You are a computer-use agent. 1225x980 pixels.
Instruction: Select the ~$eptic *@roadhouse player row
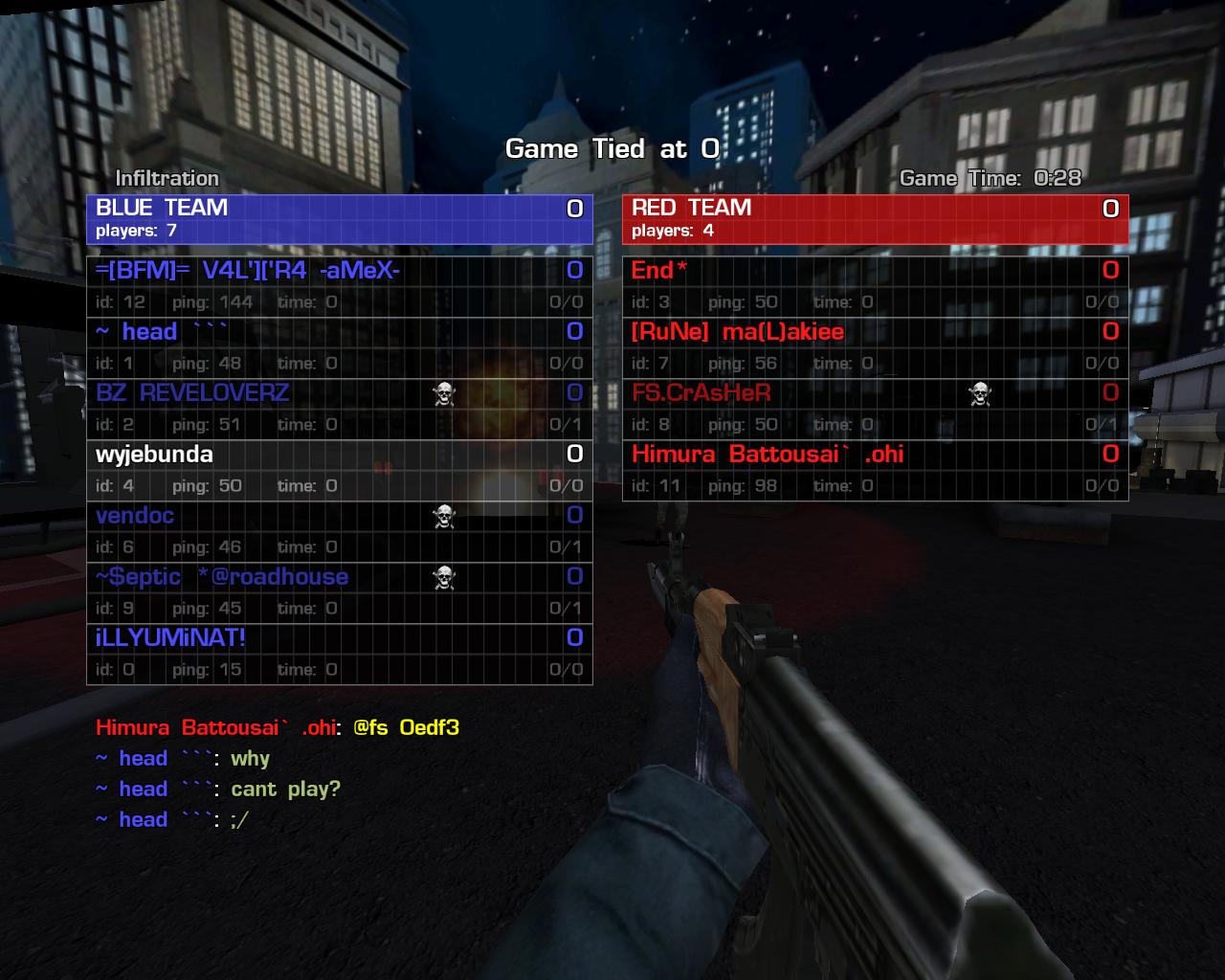point(339,591)
